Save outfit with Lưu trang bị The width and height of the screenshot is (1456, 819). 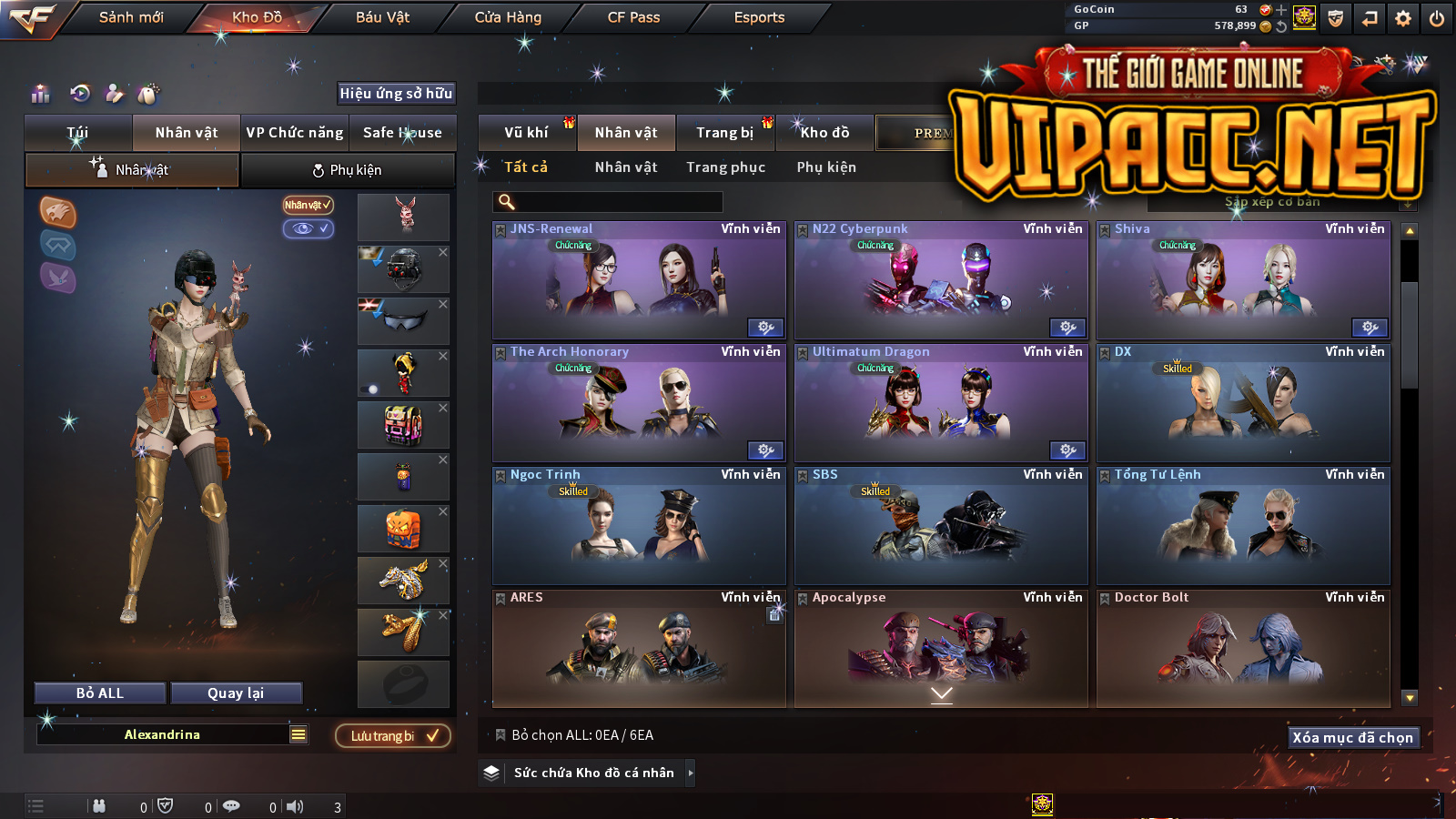(x=393, y=736)
